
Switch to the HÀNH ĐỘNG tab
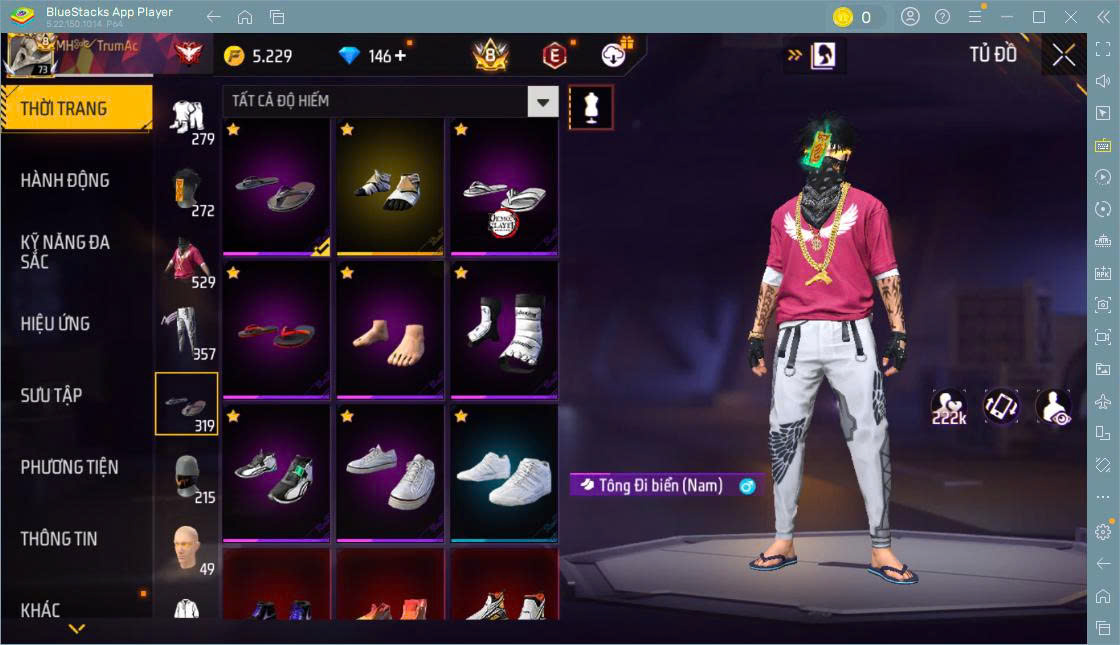click(x=66, y=181)
